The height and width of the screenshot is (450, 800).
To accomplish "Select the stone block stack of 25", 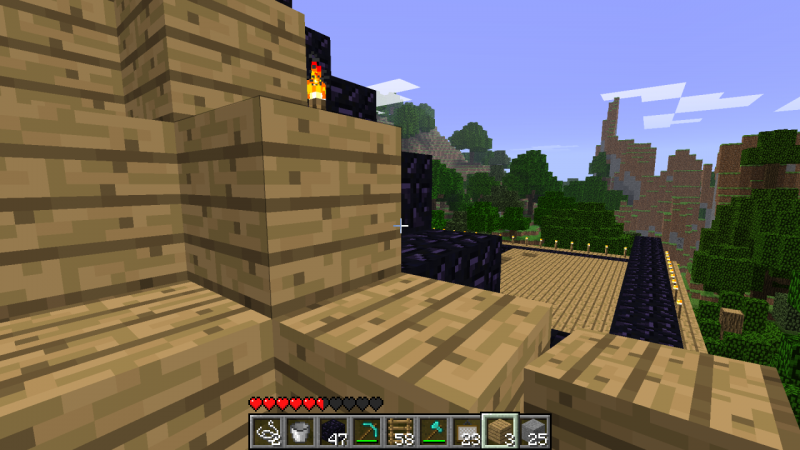I will [534, 431].
